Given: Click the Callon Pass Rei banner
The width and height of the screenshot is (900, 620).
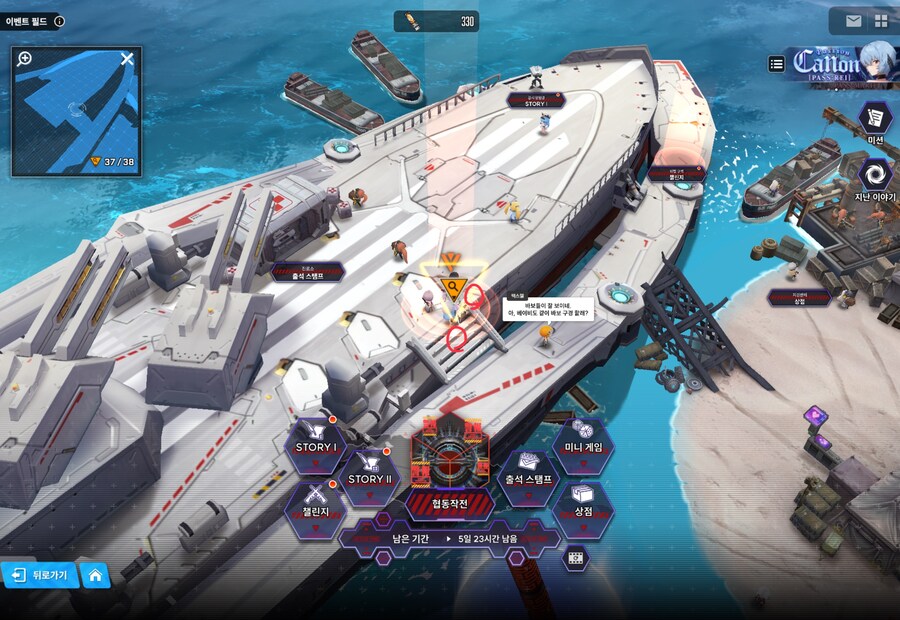Looking at the screenshot, I should click(842, 66).
